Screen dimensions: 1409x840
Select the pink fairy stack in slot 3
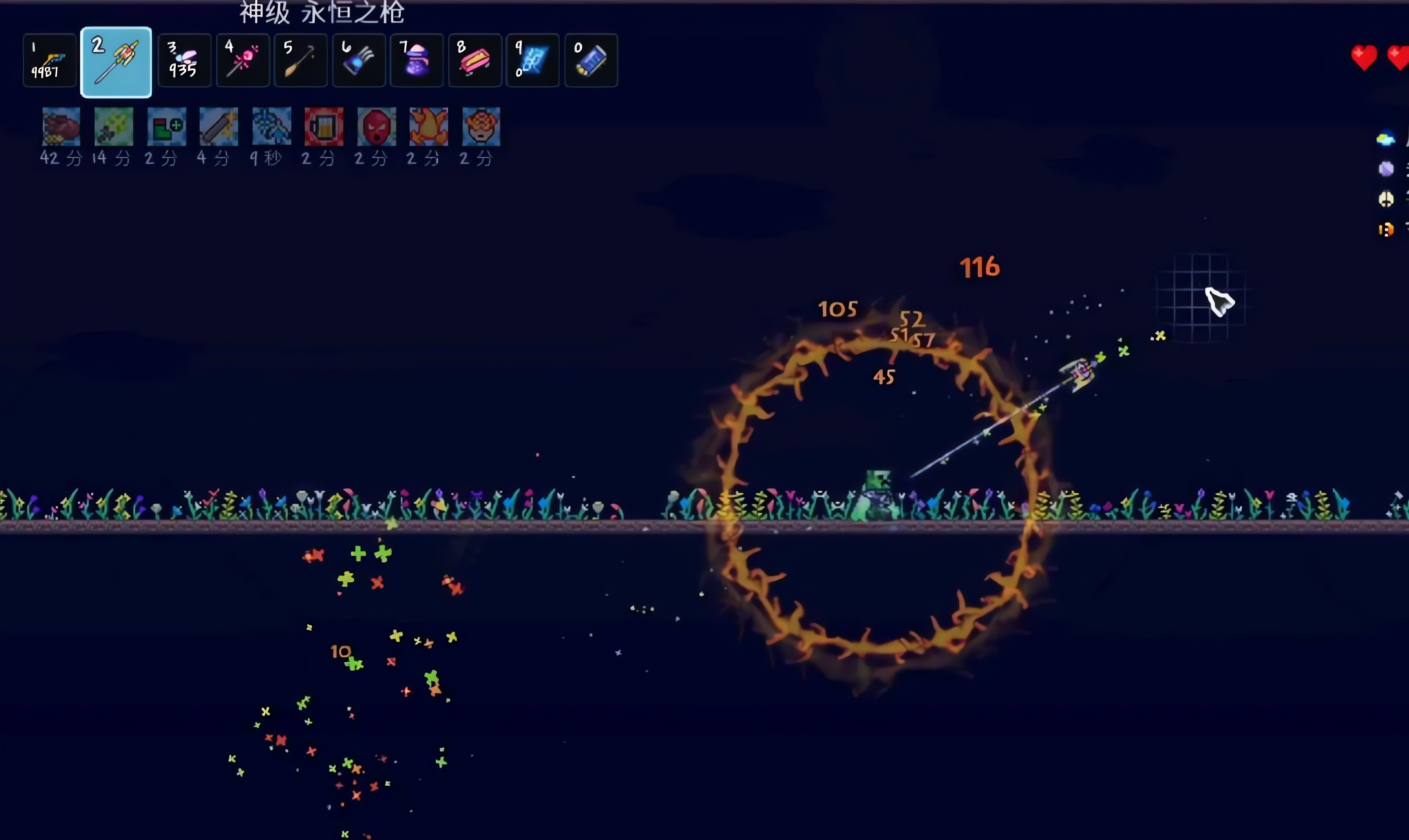[x=185, y=61]
